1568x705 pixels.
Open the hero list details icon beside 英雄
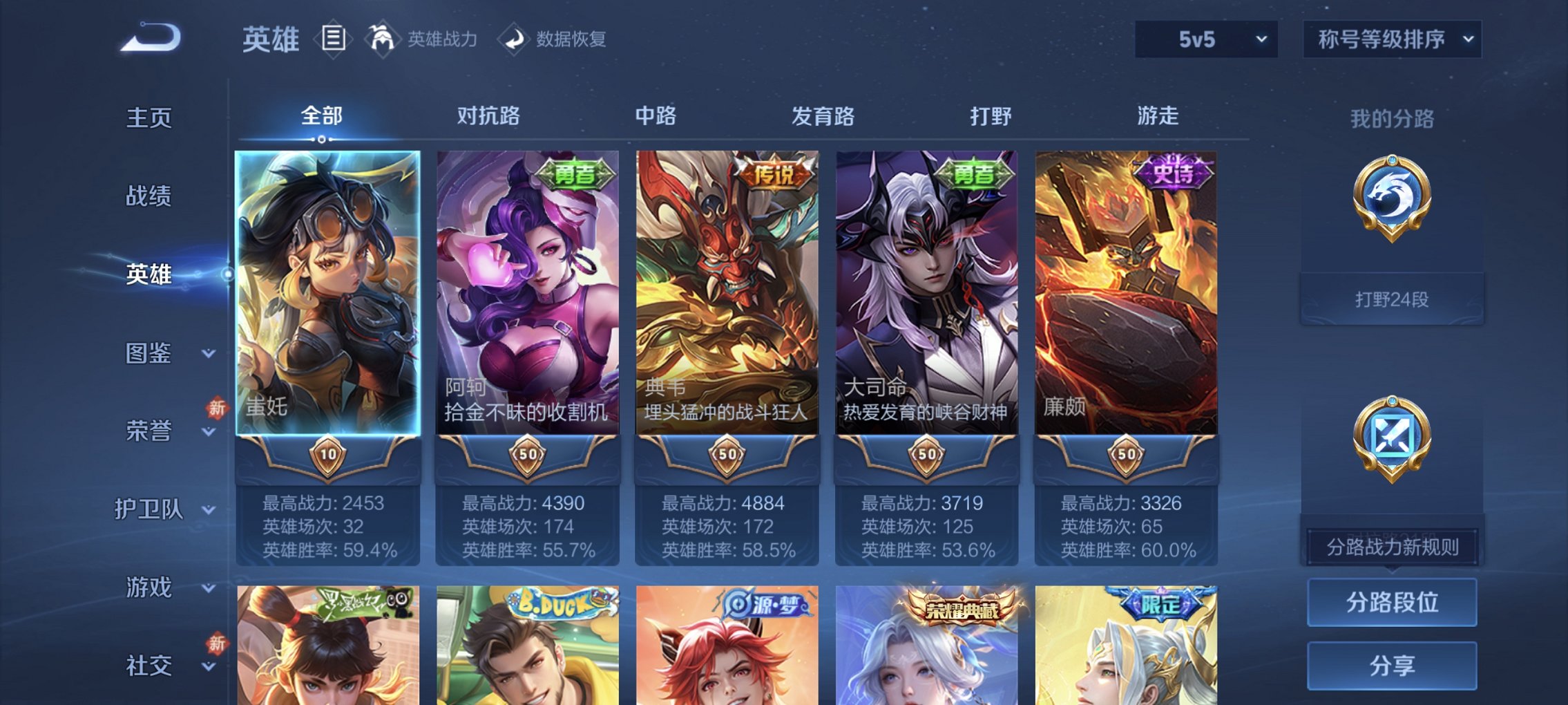pyautogui.click(x=334, y=39)
